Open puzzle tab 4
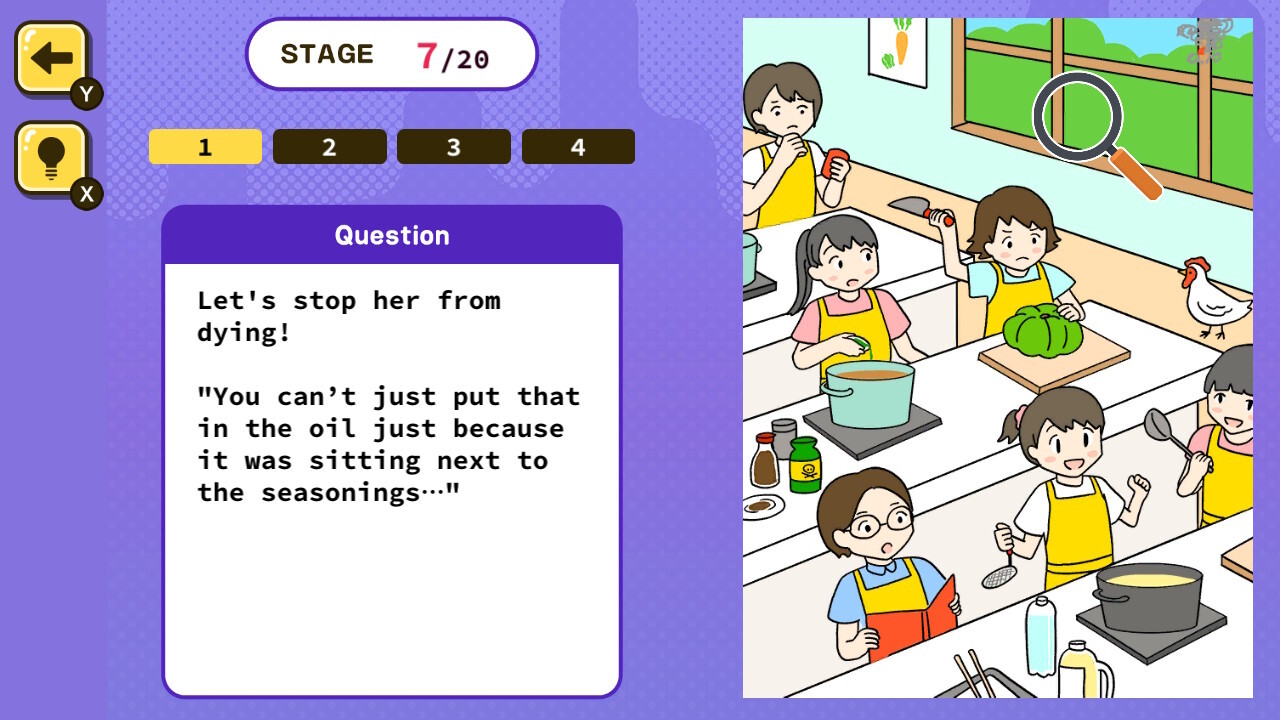 [578, 146]
